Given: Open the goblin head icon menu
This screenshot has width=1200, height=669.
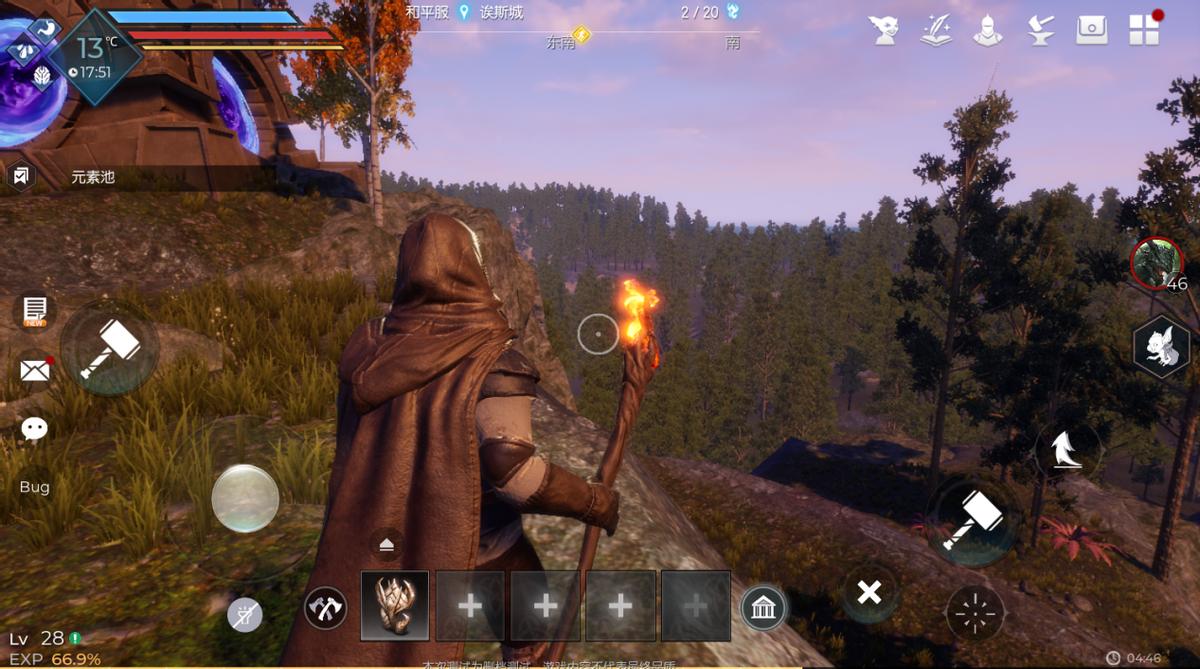Looking at the screenshot, I should (884, 30).
